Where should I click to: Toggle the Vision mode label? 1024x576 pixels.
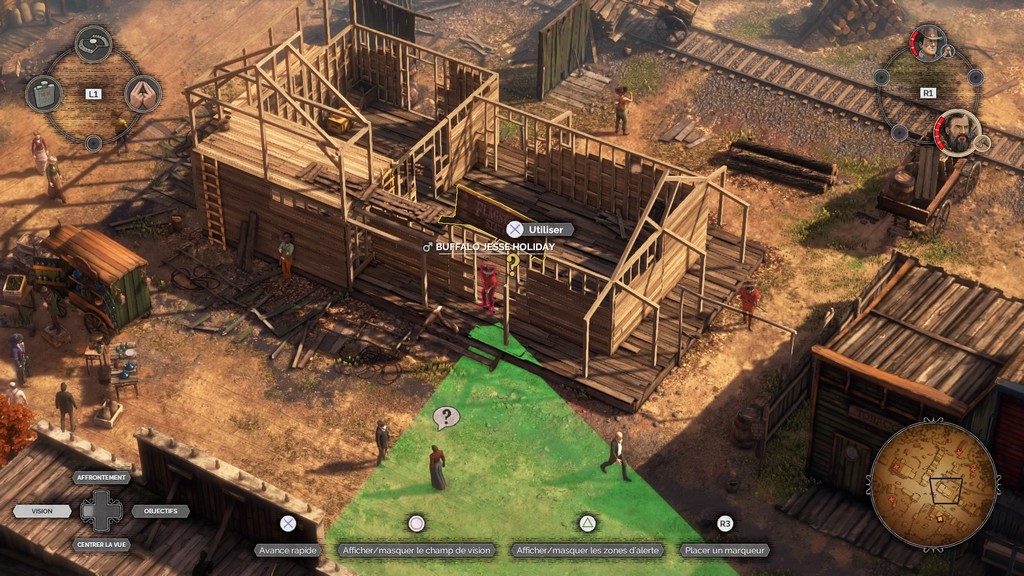[43, 511]
